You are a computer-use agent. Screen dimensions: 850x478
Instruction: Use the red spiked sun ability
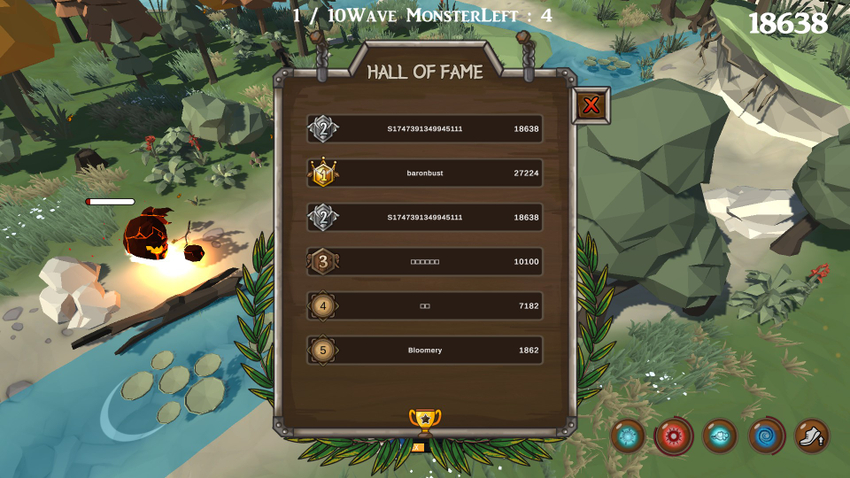coord(674,436)
